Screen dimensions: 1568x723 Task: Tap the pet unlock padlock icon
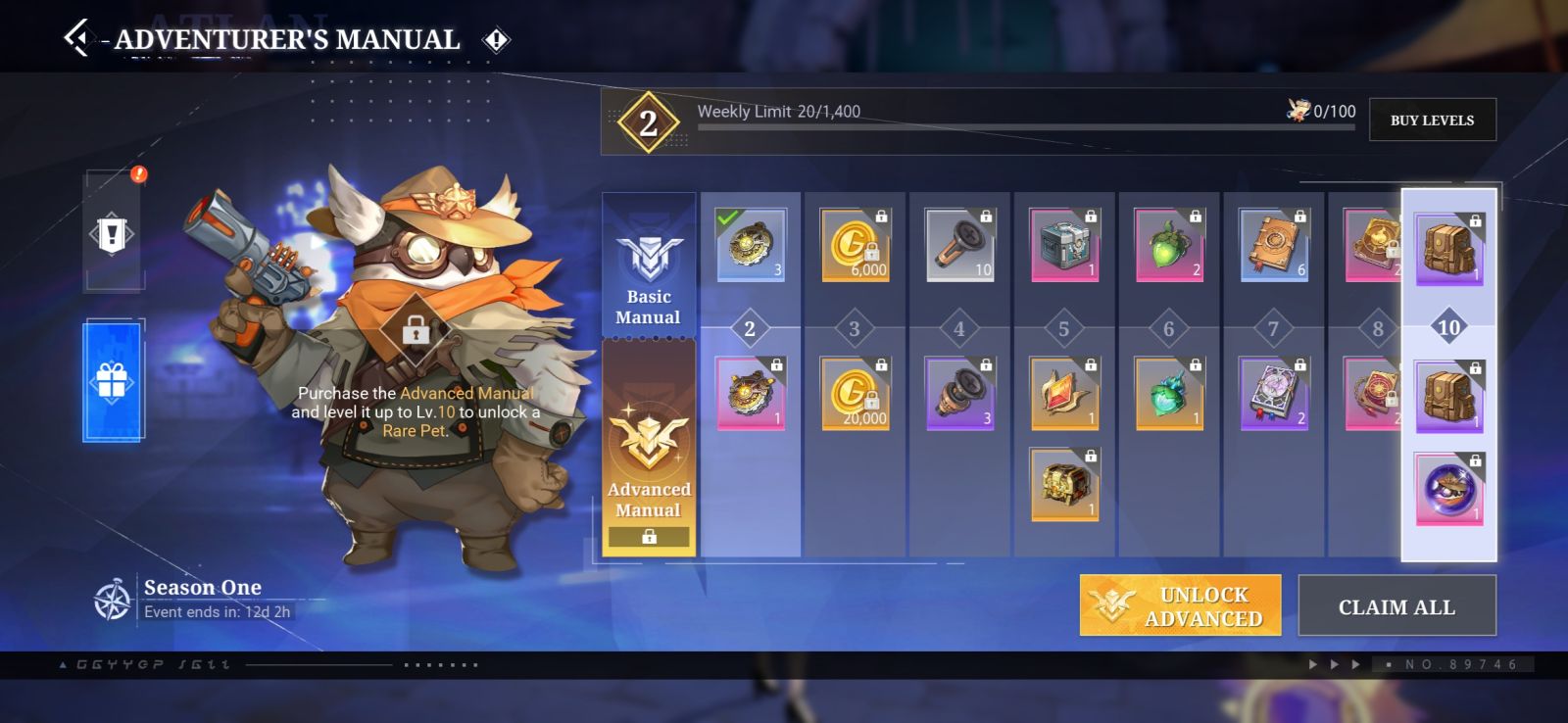coord(416,330)
